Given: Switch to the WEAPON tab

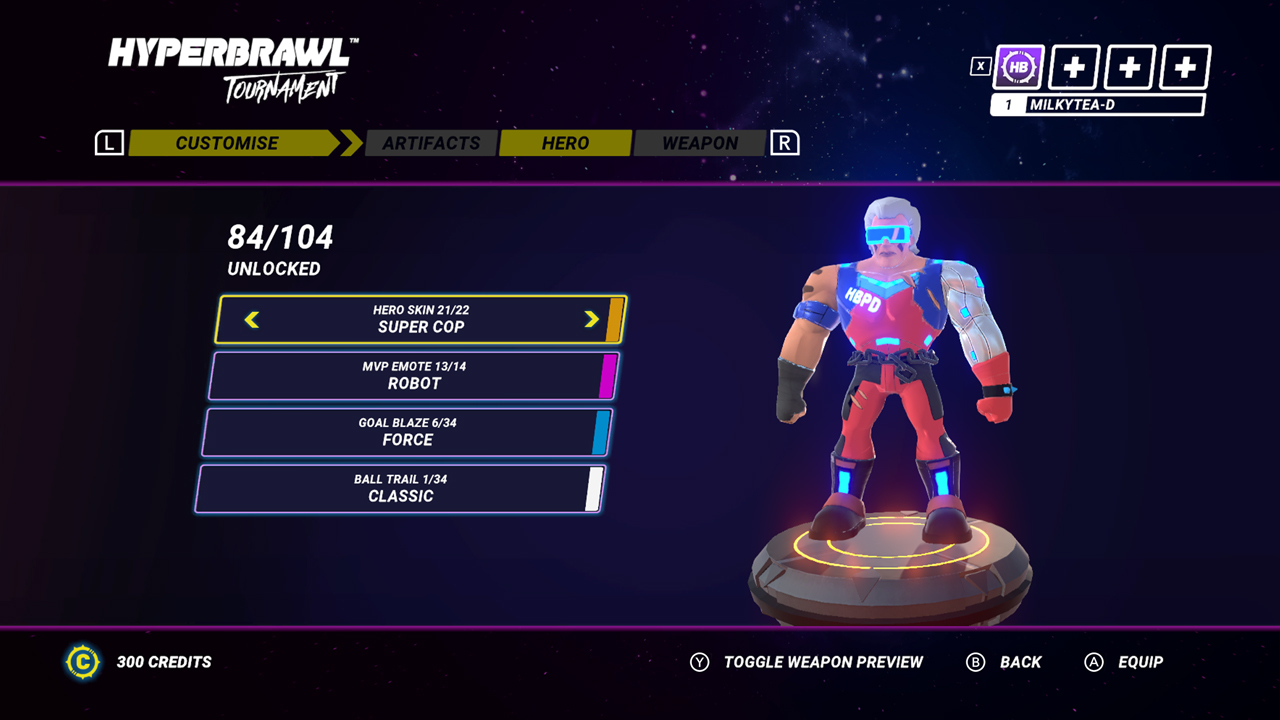Looking at the screenshot, I should 700,143.
